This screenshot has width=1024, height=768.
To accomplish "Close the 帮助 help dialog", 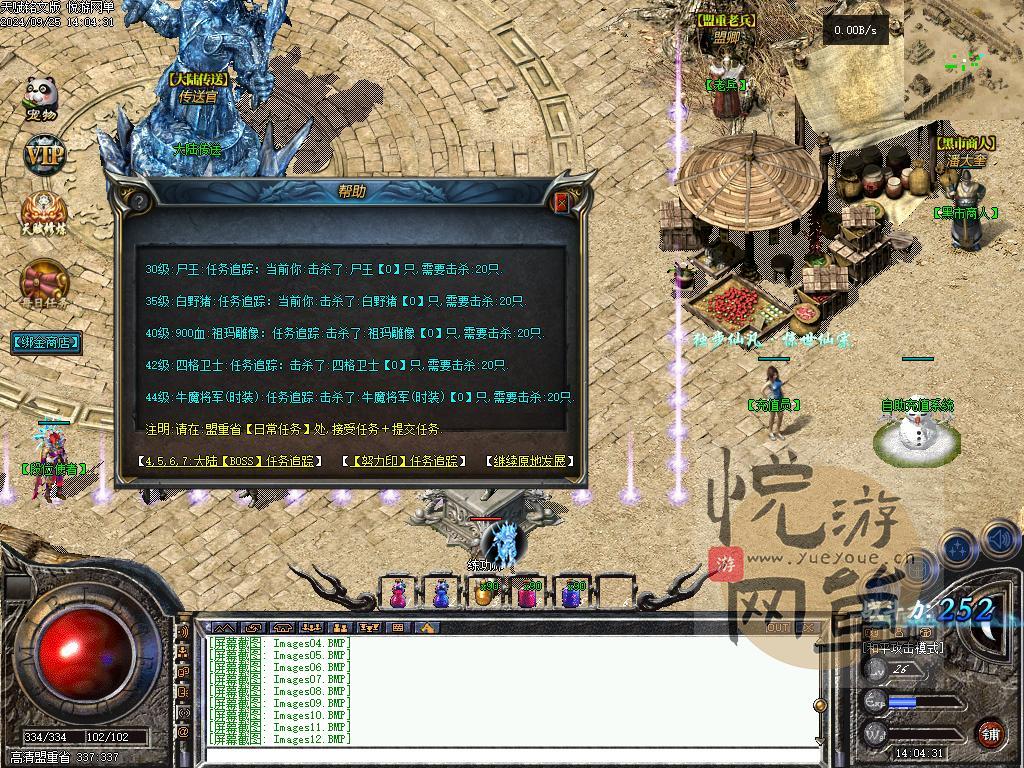I will (561, 202).
